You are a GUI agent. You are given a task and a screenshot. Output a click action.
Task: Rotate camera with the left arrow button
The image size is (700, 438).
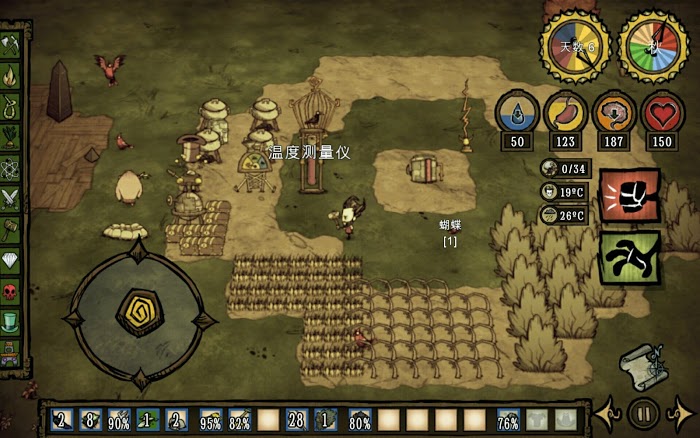point(608,412)
